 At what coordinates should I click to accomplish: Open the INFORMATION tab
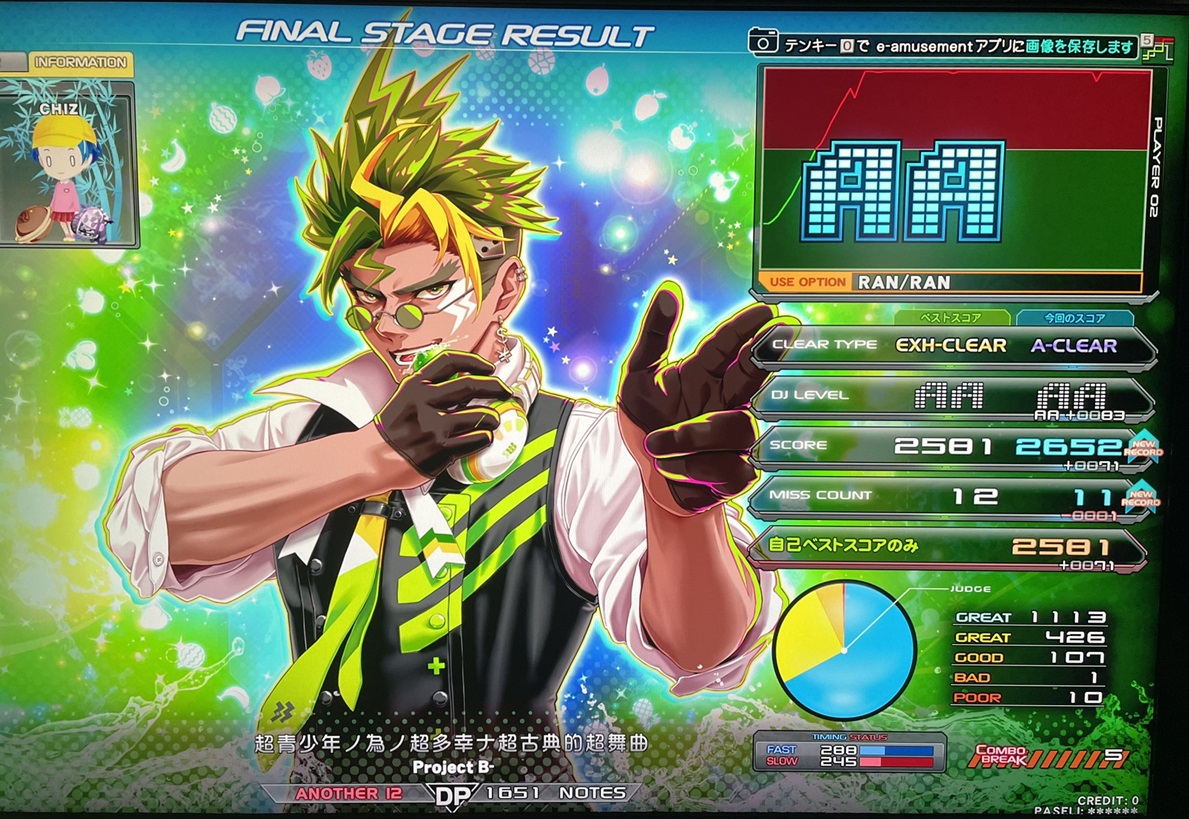81,63
